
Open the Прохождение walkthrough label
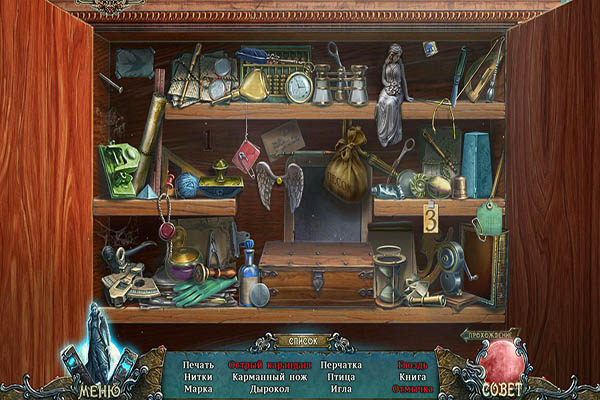[x=492, y=334]
